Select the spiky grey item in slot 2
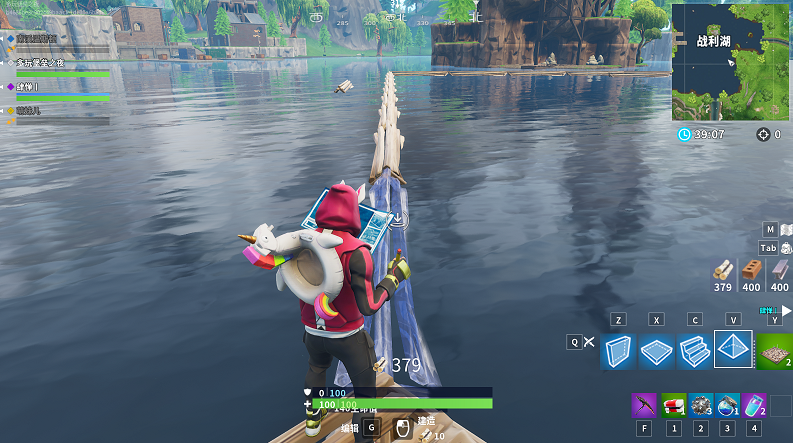Screen dimensions: 793x443 pos(700,405)
